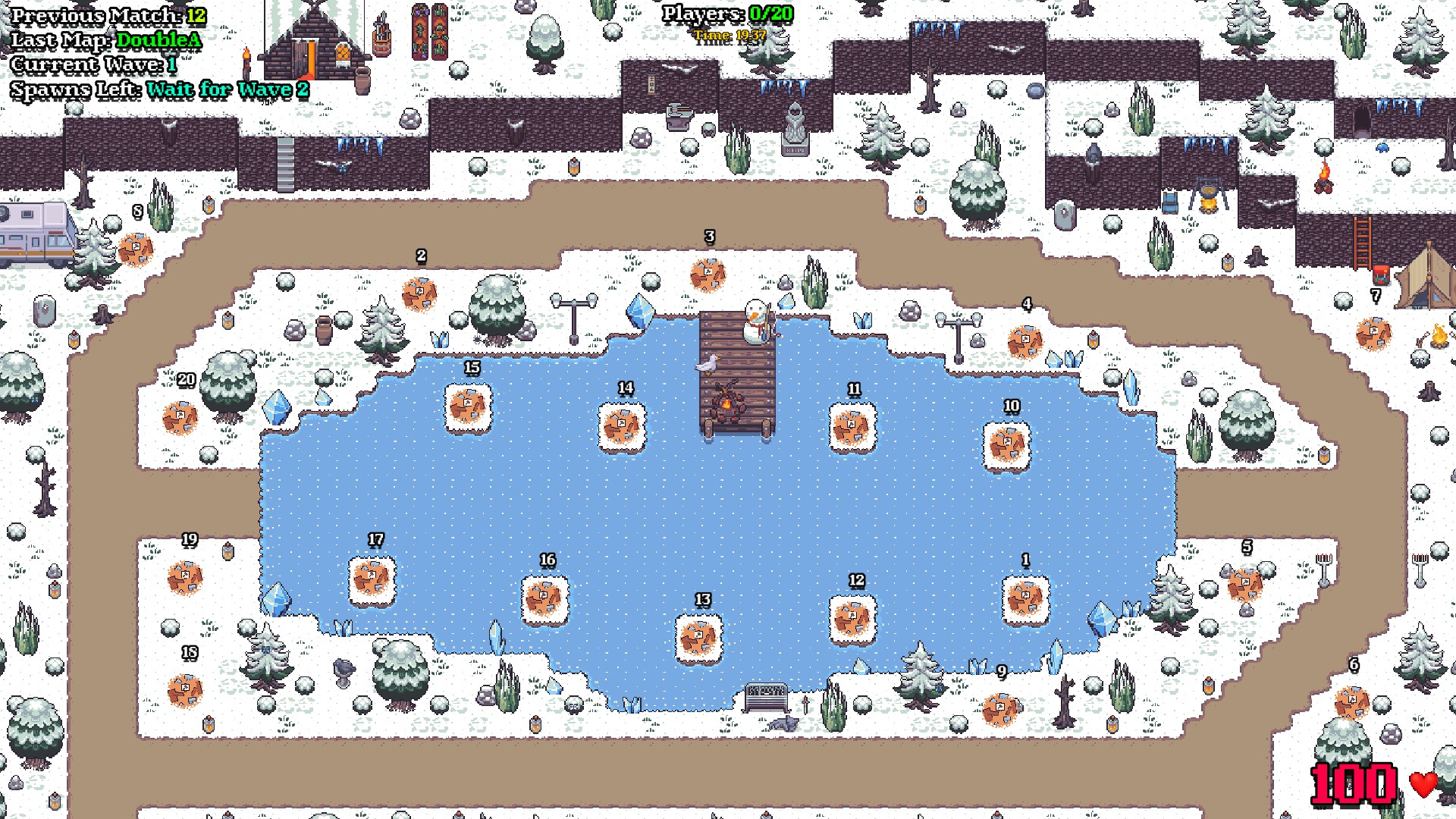Select ice tower spot 16

point(544,599)
